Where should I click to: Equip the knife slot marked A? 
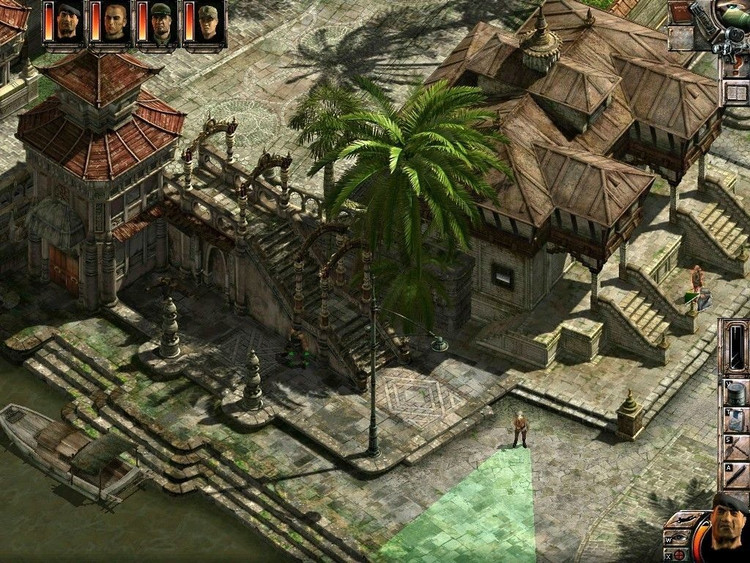pos(735,474)
